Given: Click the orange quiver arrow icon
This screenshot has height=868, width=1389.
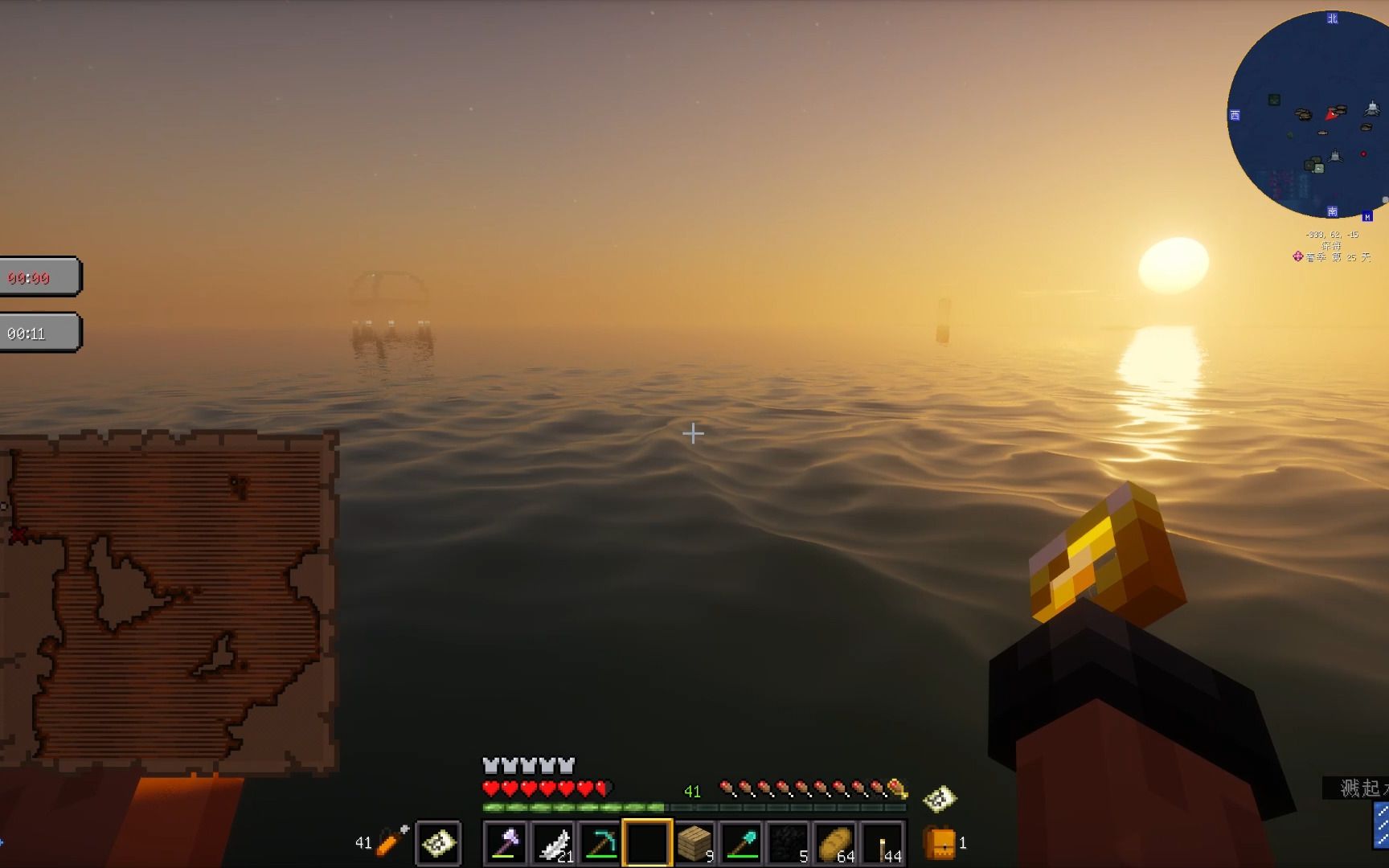Looking at the screenshot, I should pos(391,841).
